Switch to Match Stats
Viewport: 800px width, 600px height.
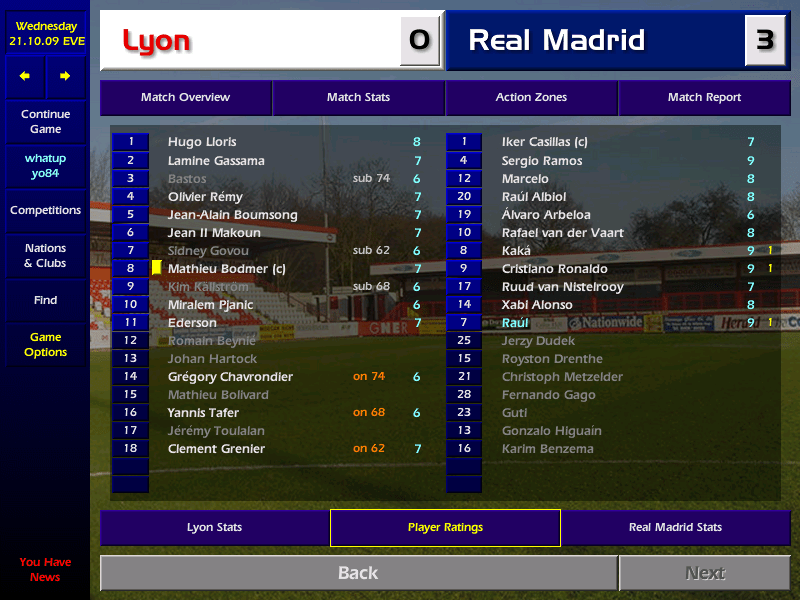[358, 97]
